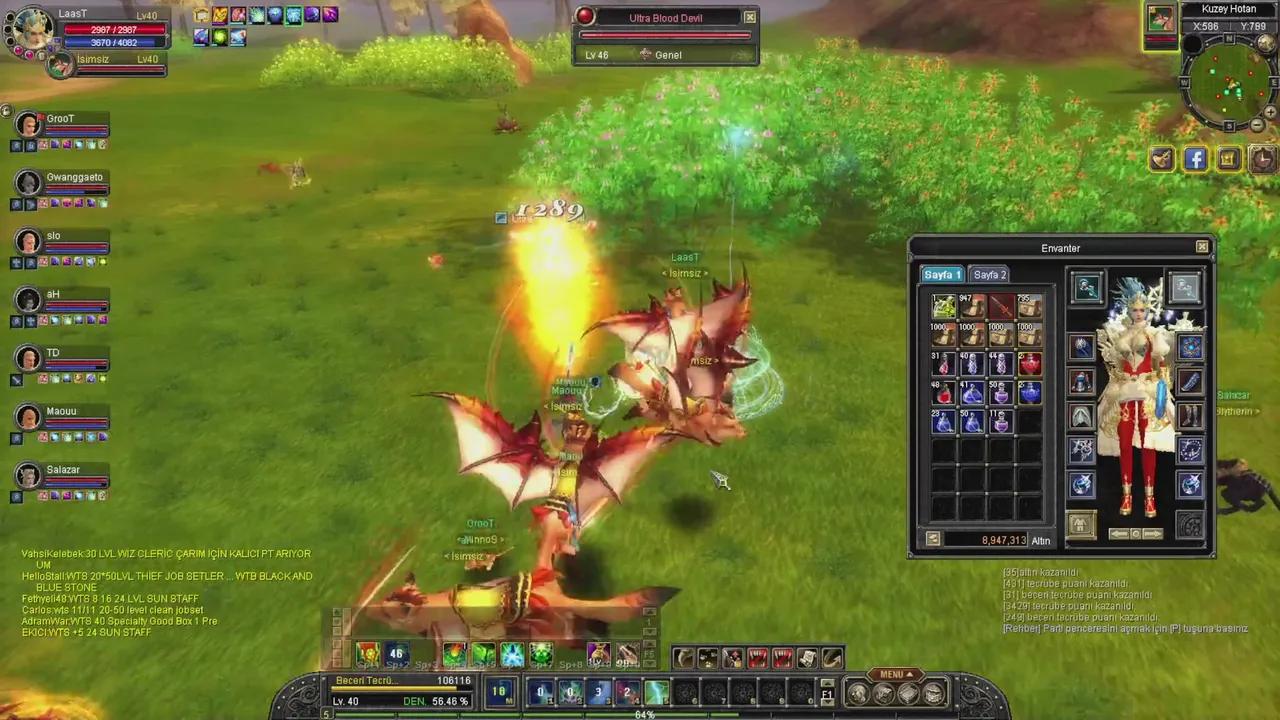Click Salazar in the party list
This screenshot has width=1280, height=720.
(62, 470)
